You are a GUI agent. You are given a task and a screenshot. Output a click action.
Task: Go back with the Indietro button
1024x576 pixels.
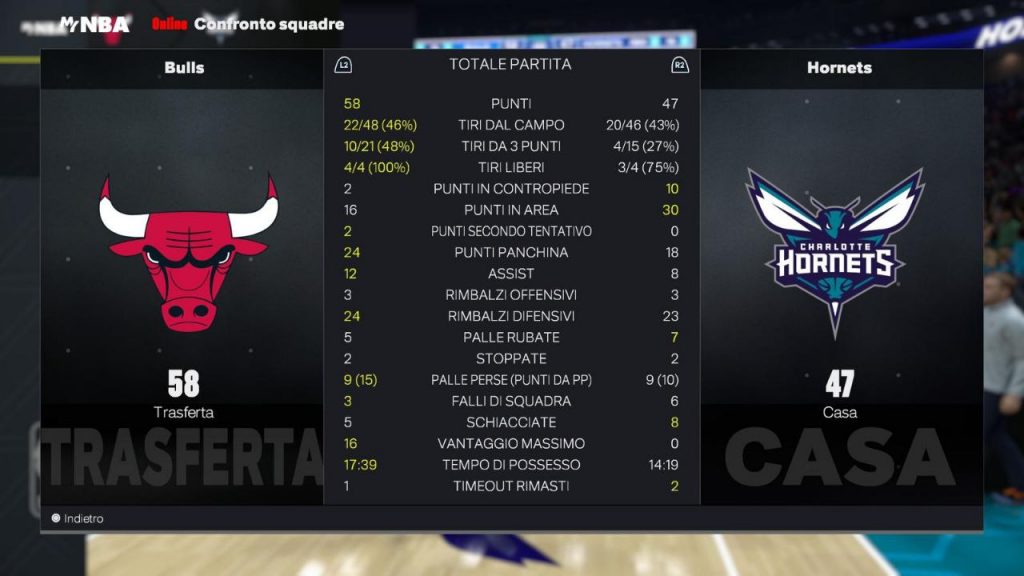78,519
